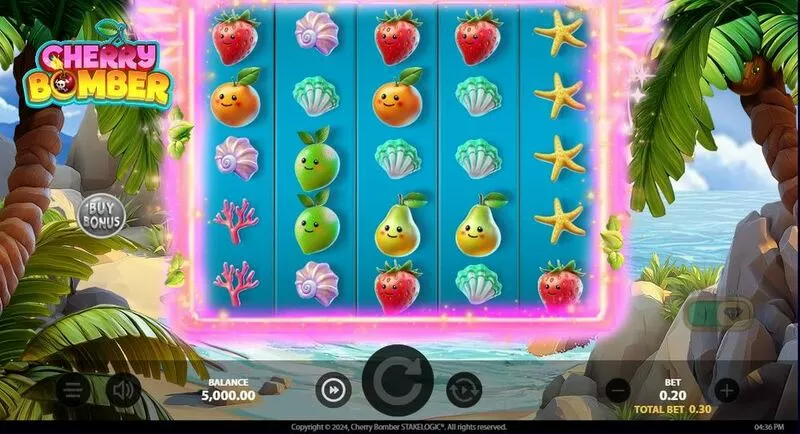This screenshot has height=434, width=800.
Task: Open the Buy Bonus feature
Action: [100, 212]
